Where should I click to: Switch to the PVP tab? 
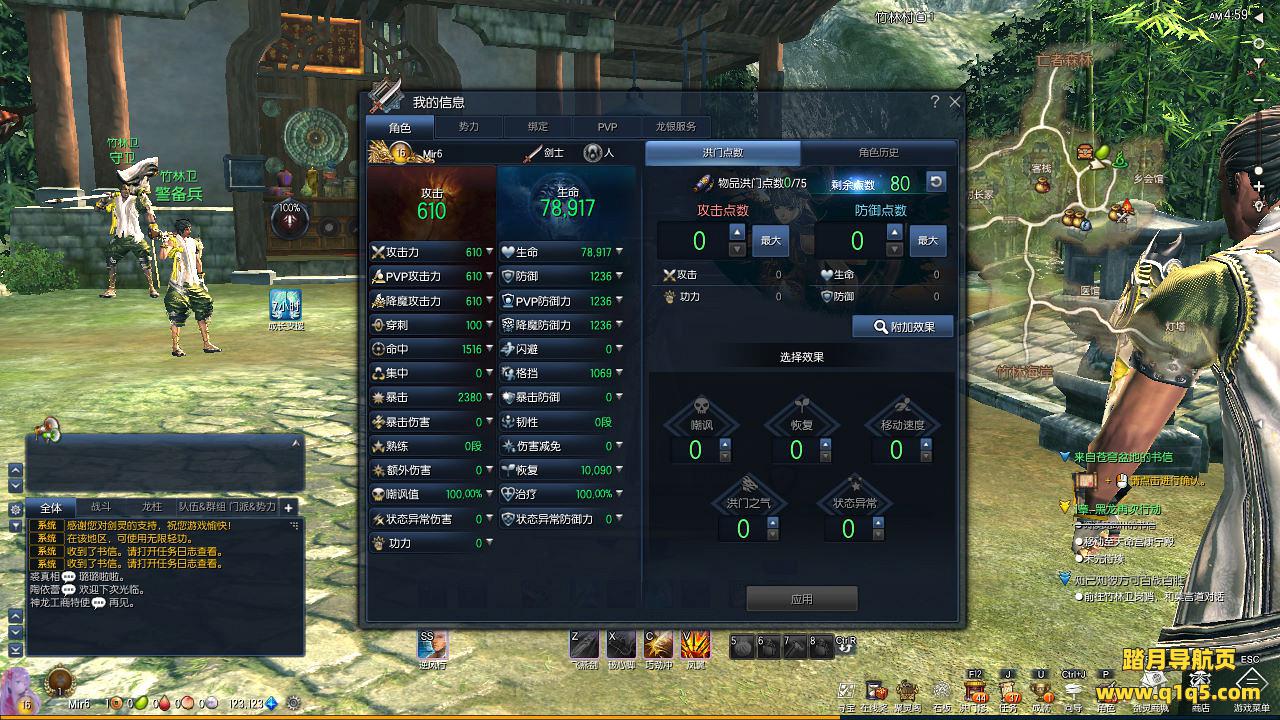(x=607, y=127)
